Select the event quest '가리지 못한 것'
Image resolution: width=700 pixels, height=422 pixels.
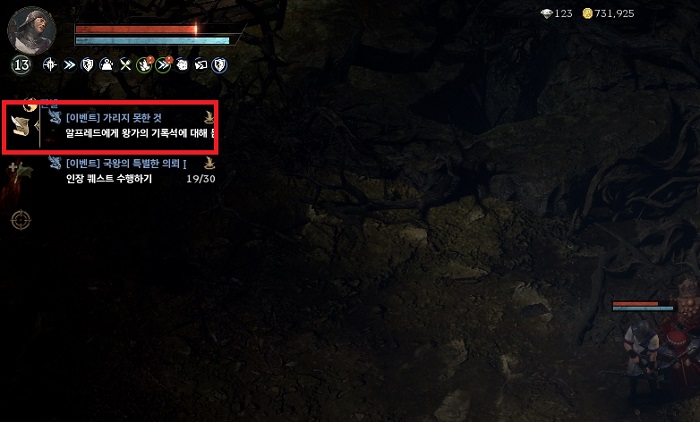point(132,125)
